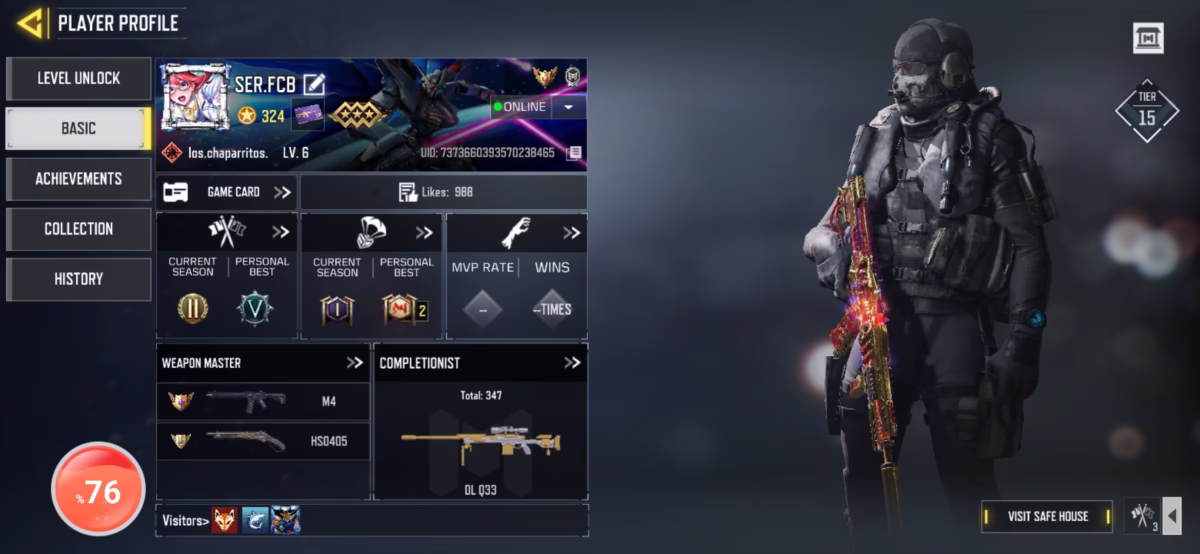Expand the MVP rate and wins panel
The image size is (1200, 554).
point(571,233)
